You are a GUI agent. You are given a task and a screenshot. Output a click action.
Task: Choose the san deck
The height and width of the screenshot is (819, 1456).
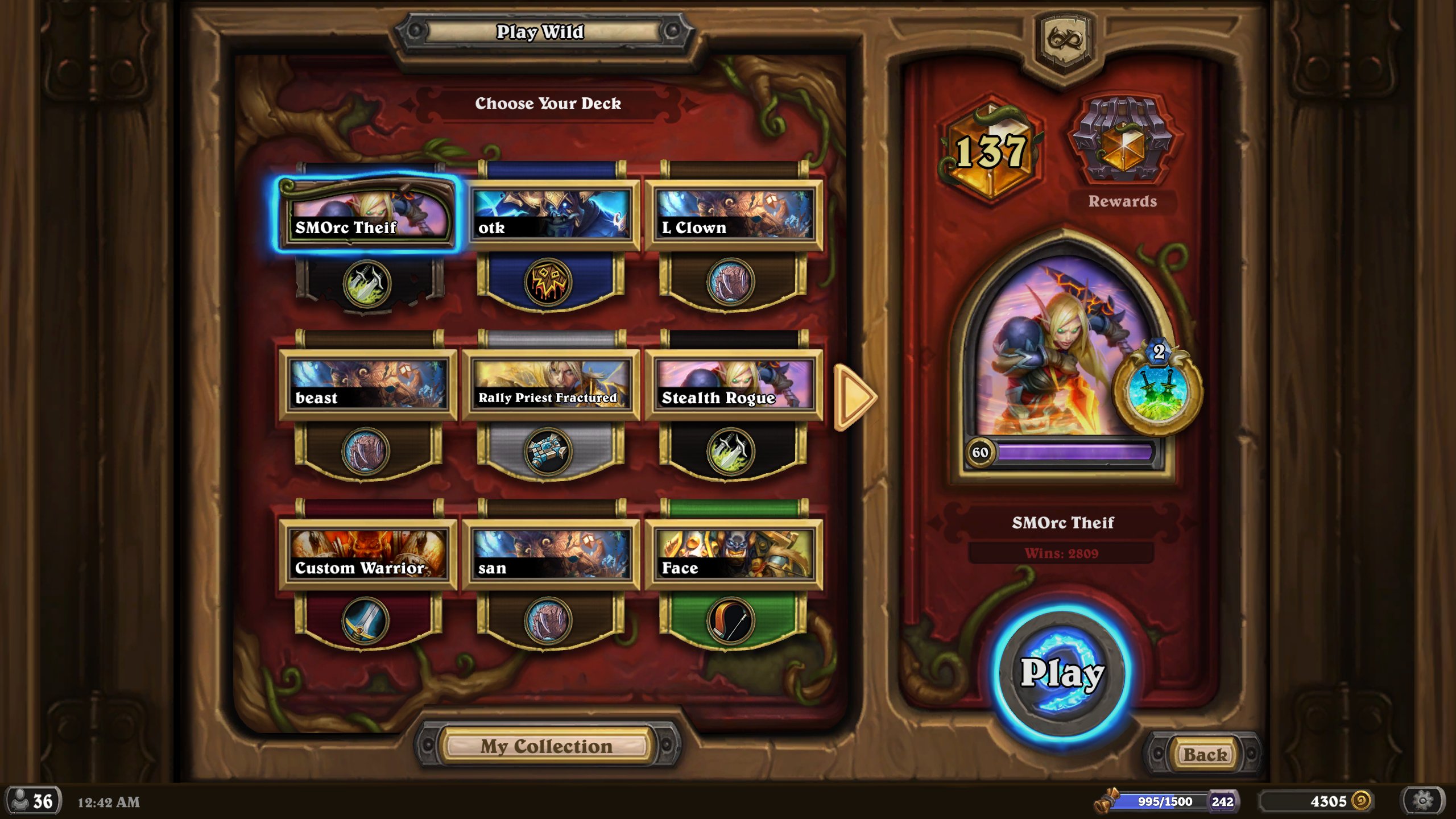[x=551, y=555]
